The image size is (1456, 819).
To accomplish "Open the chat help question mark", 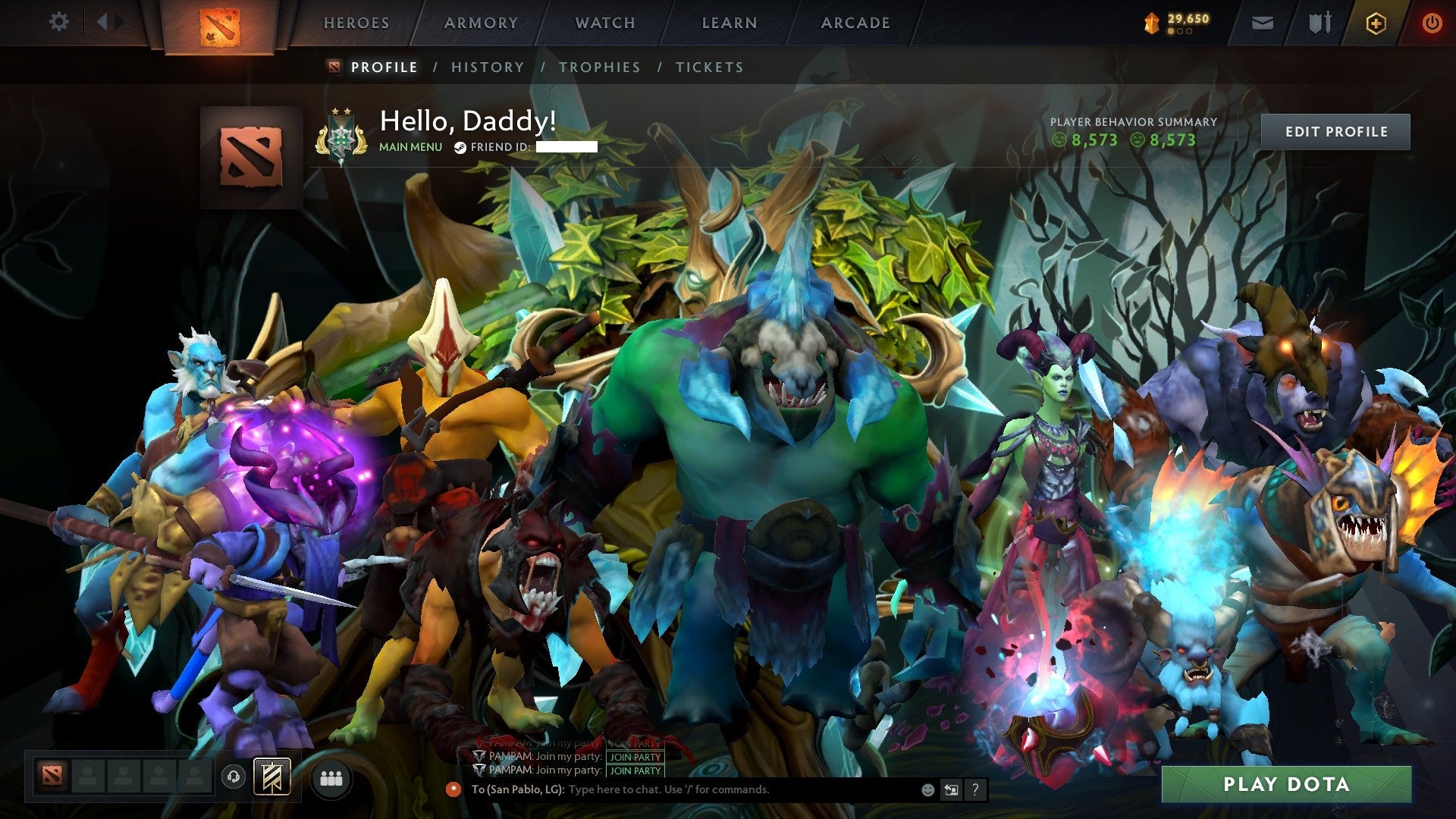I will (x=975, y=790).
